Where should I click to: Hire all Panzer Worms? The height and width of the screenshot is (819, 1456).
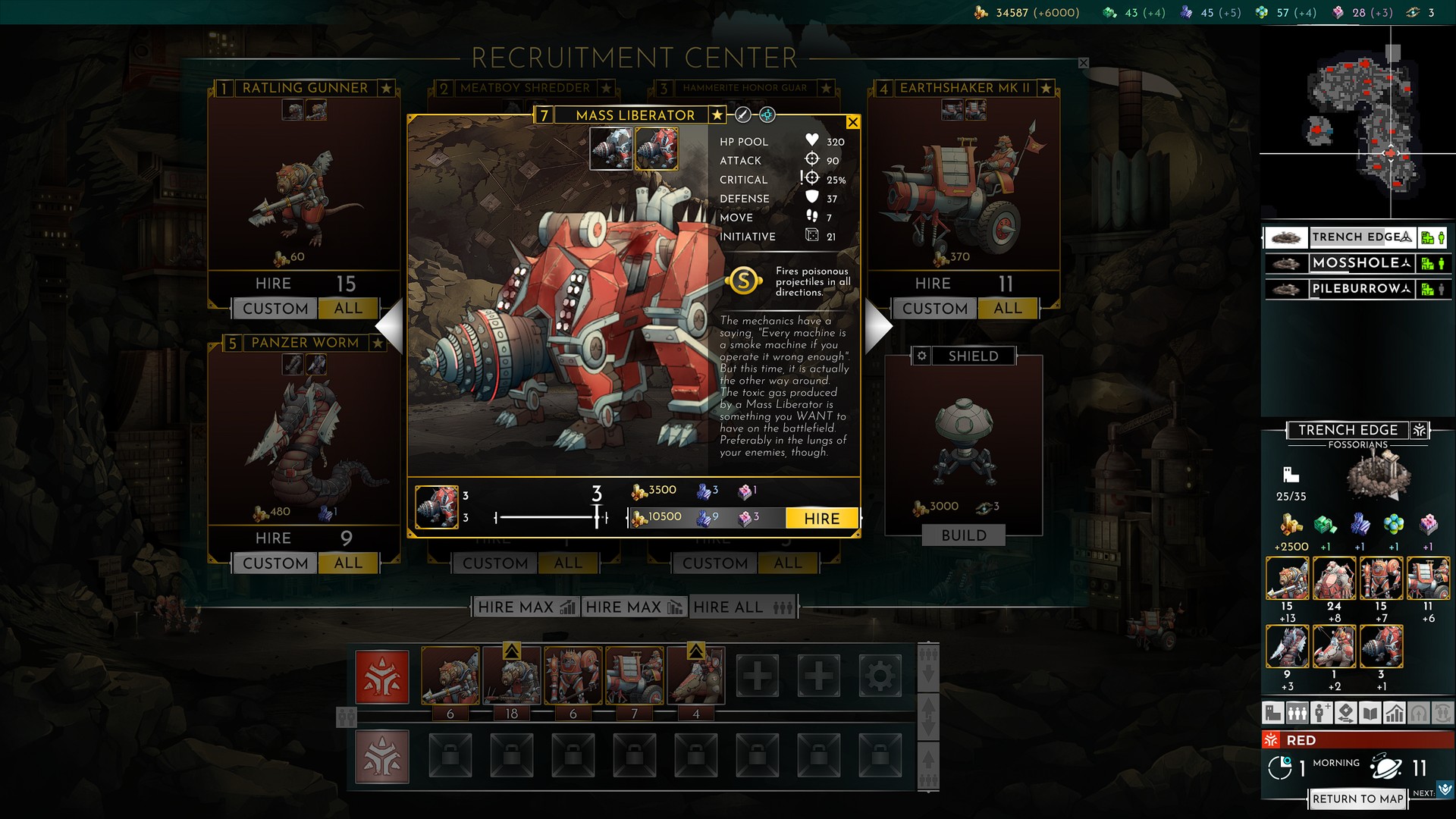click(x=348, y=563)
